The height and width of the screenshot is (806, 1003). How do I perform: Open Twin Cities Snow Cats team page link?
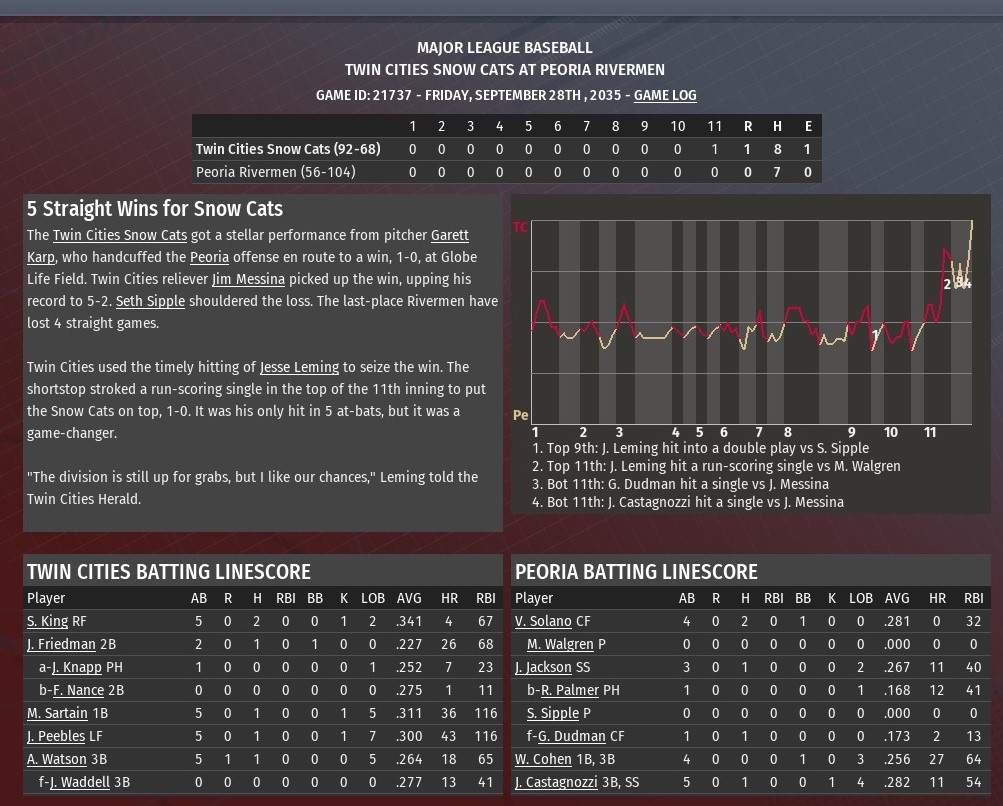(x=120, y=235)
